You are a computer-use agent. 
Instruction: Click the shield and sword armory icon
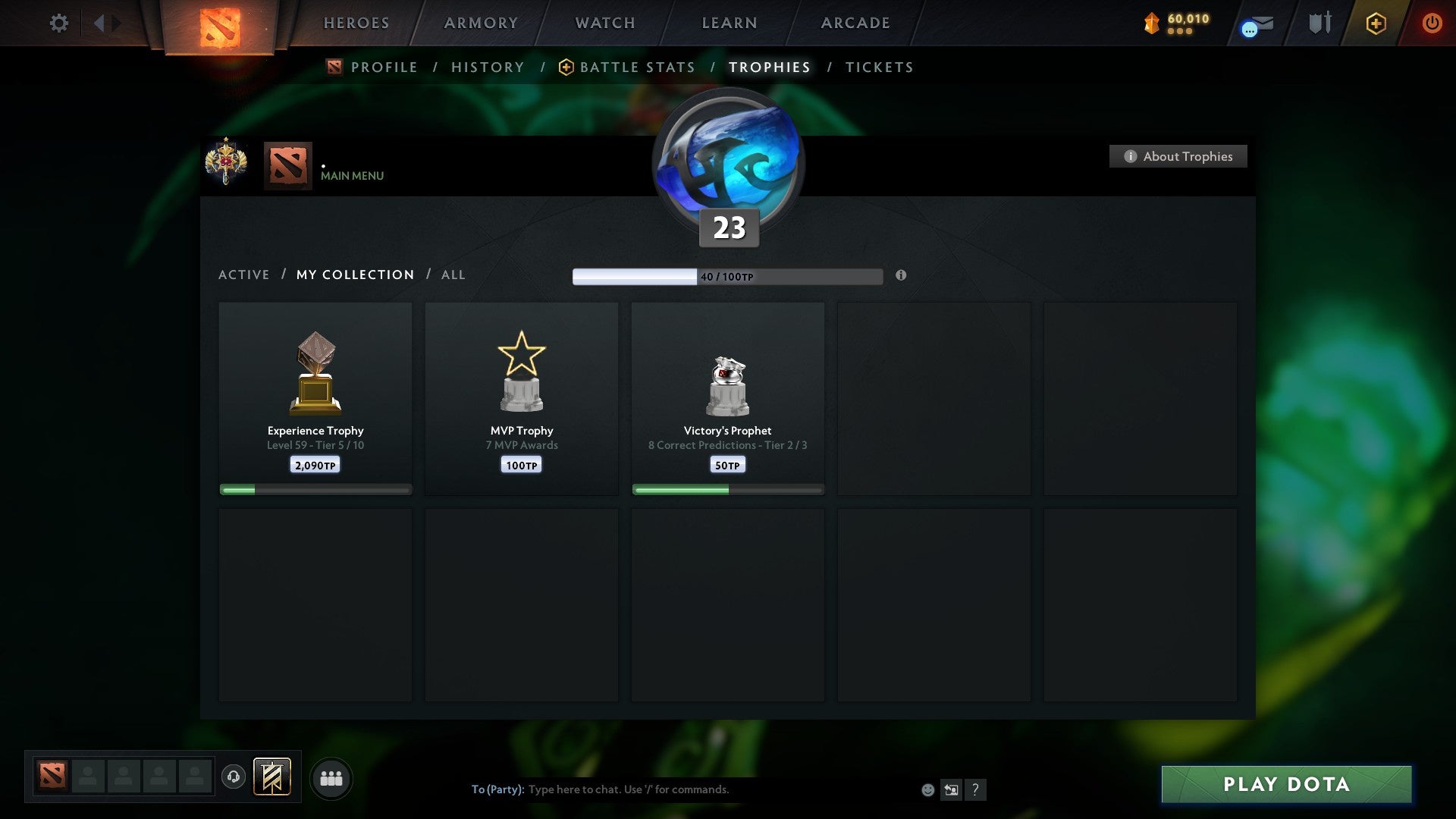pos(1319,23)
